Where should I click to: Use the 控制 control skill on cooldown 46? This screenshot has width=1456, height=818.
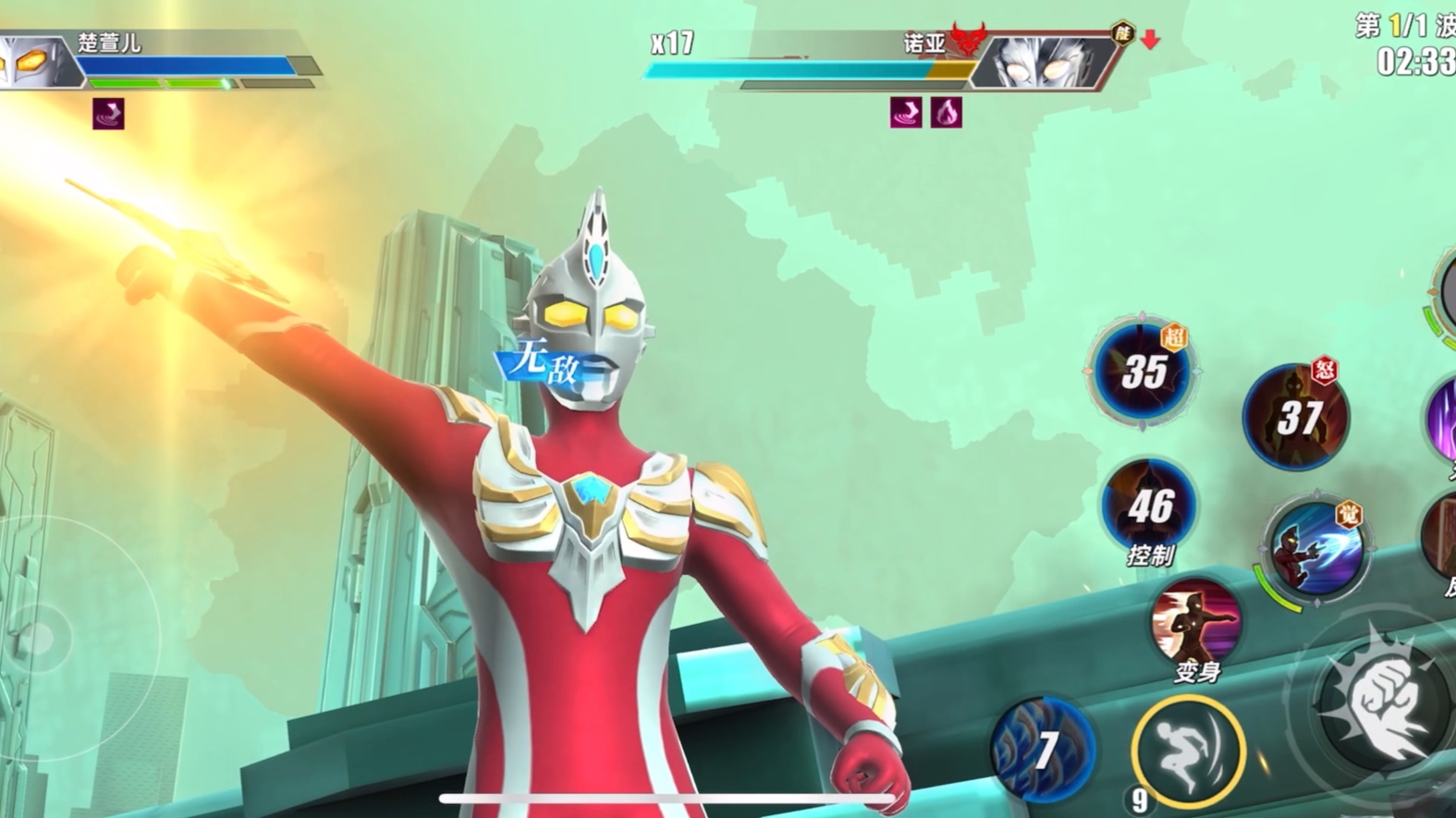[x=1149, y=505]
